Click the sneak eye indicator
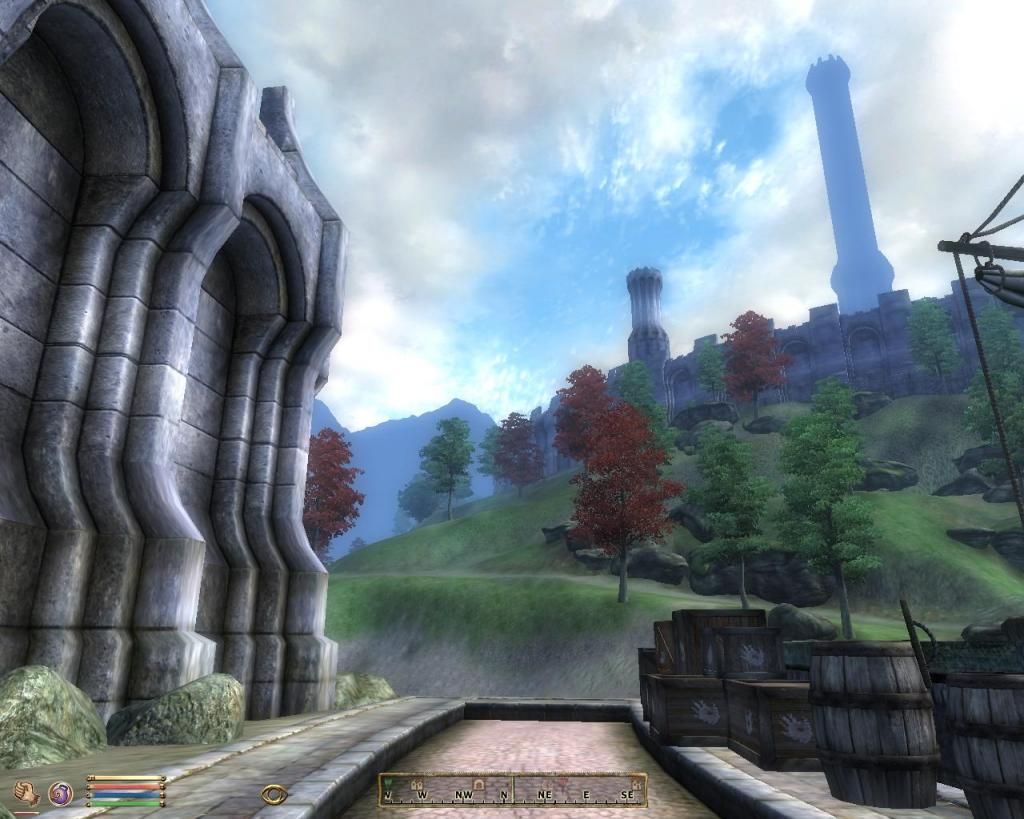The height and width of the screenshot is (819, 1024). tap(273, 794)
